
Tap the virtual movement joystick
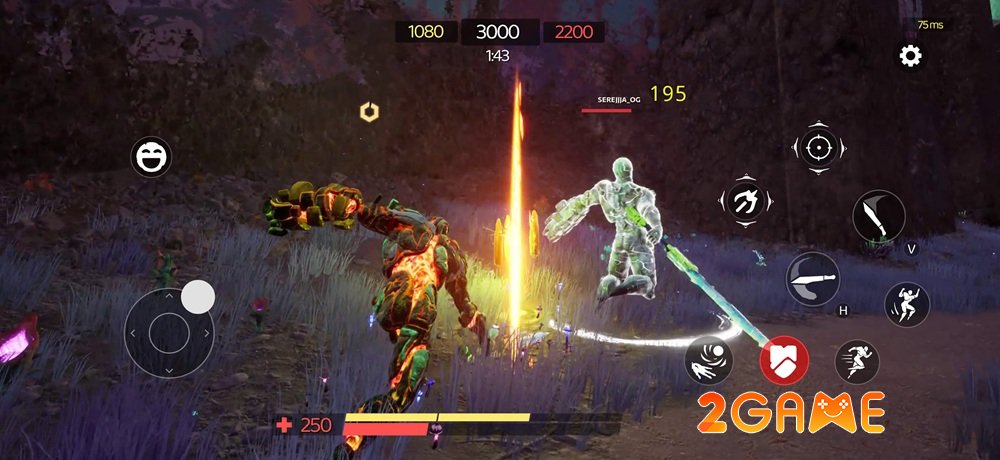(x=169, y=329)
